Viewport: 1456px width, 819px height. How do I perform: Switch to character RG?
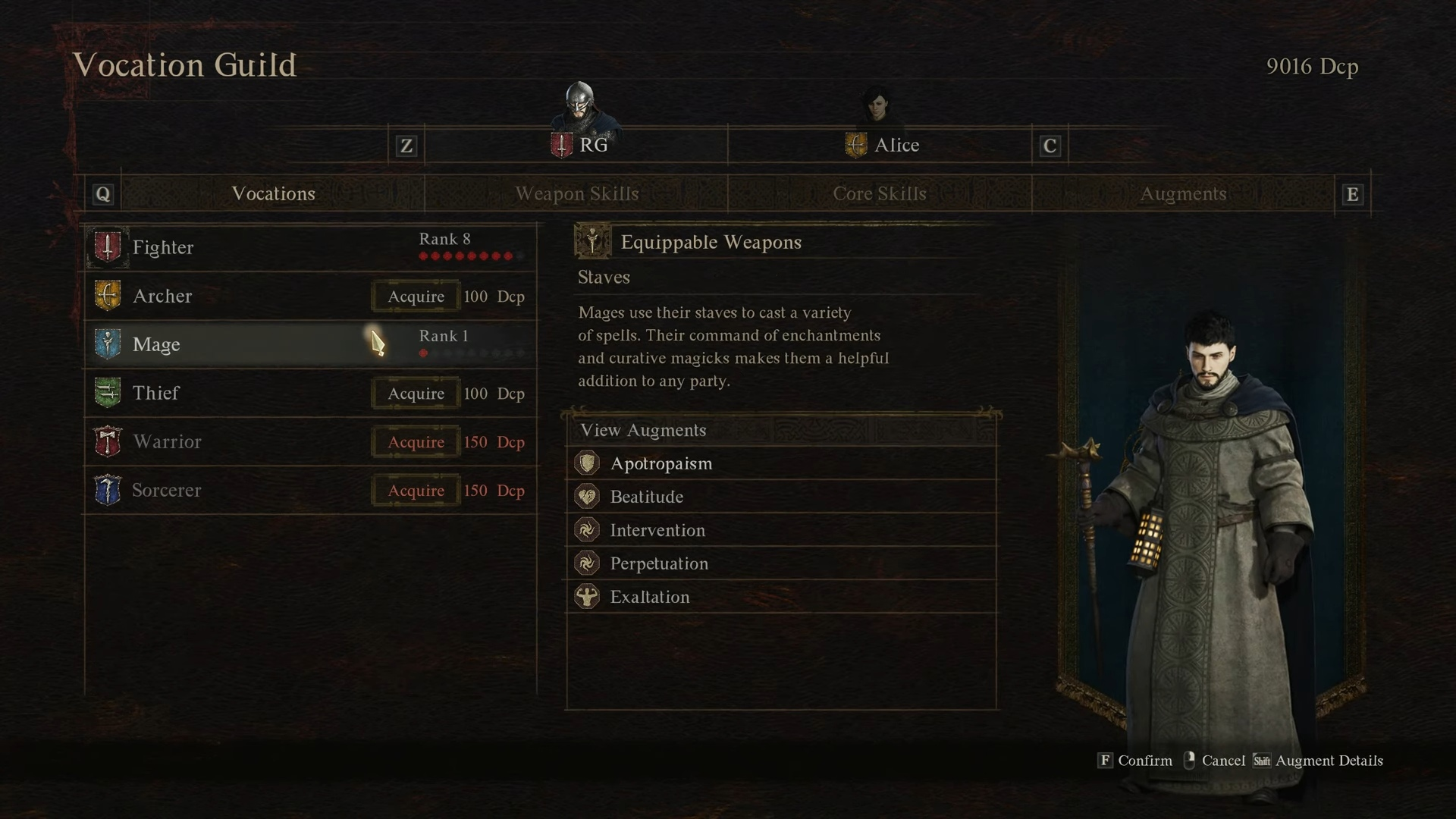tap(581, 144)
